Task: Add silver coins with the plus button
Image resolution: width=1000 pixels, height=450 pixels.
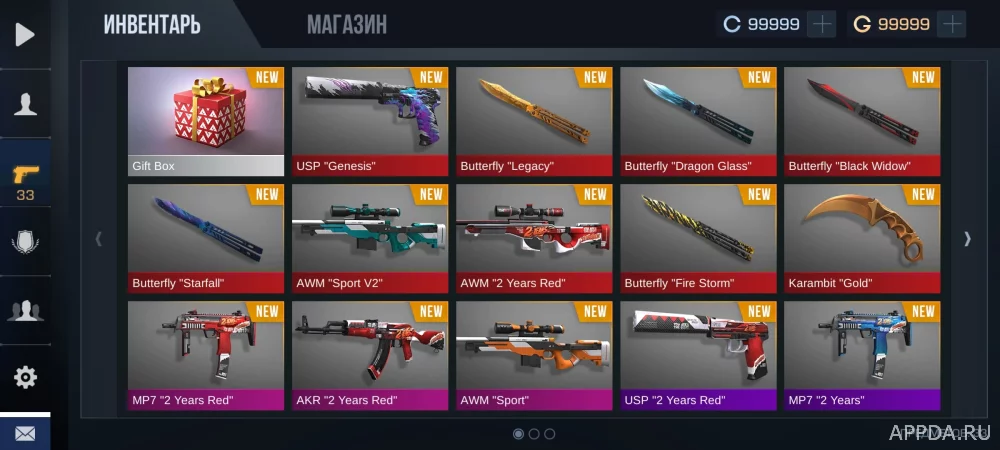Action: click(821, 24)
